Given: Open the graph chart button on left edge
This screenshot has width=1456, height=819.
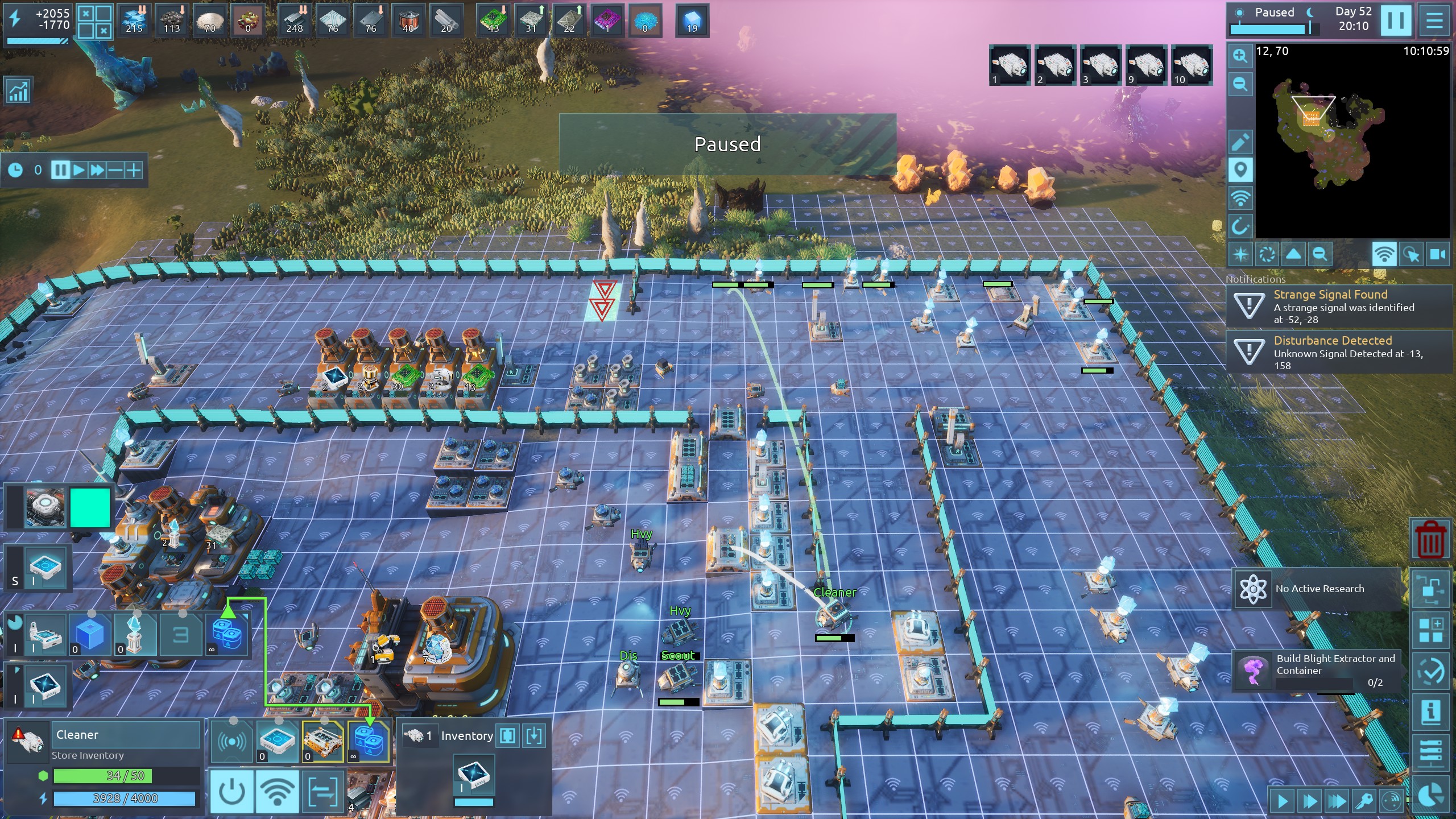Looking at the screenshot, I should point(18,91).
